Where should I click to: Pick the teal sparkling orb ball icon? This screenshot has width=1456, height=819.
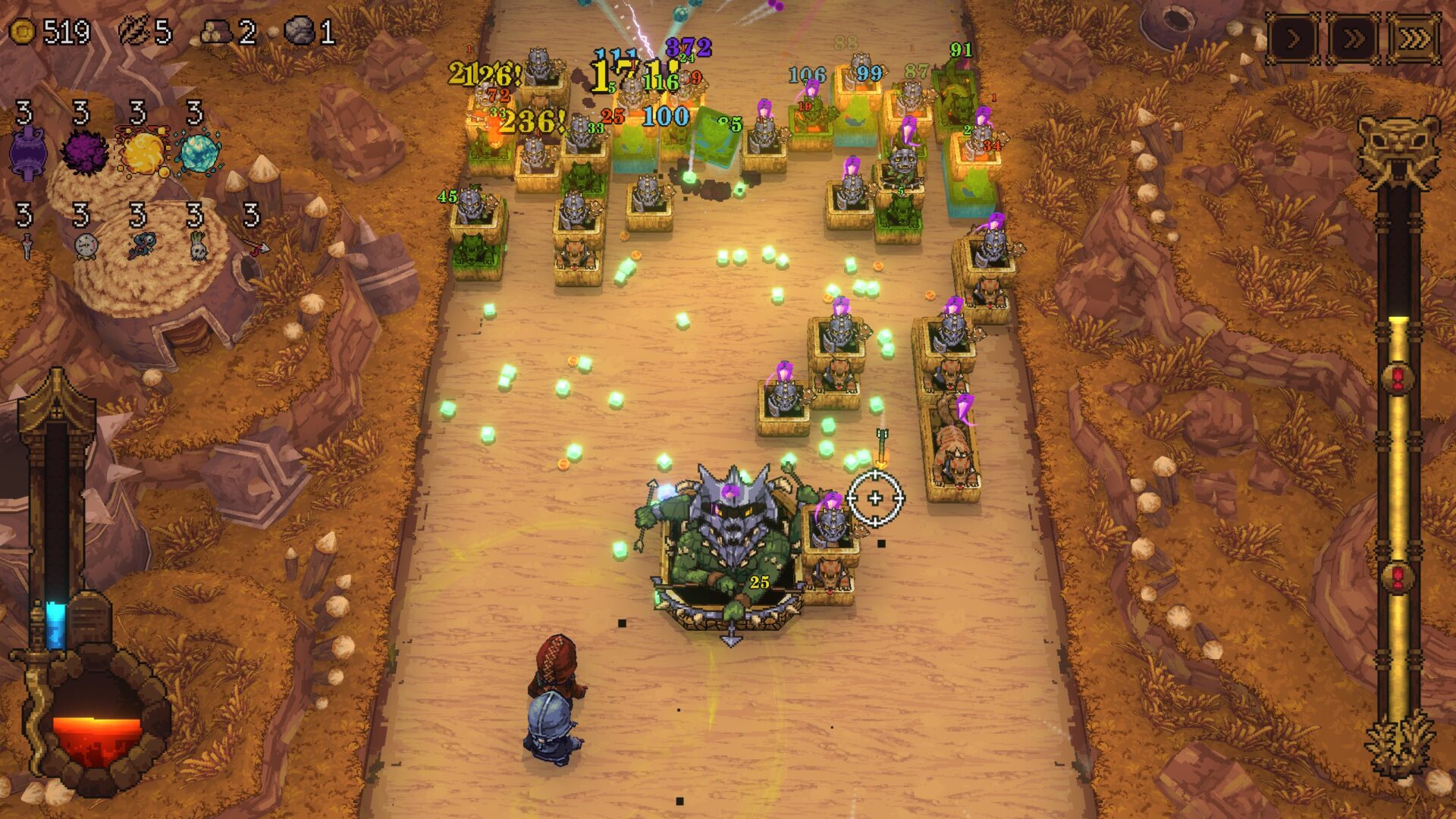pyautogui.click(x=199, y=152)
